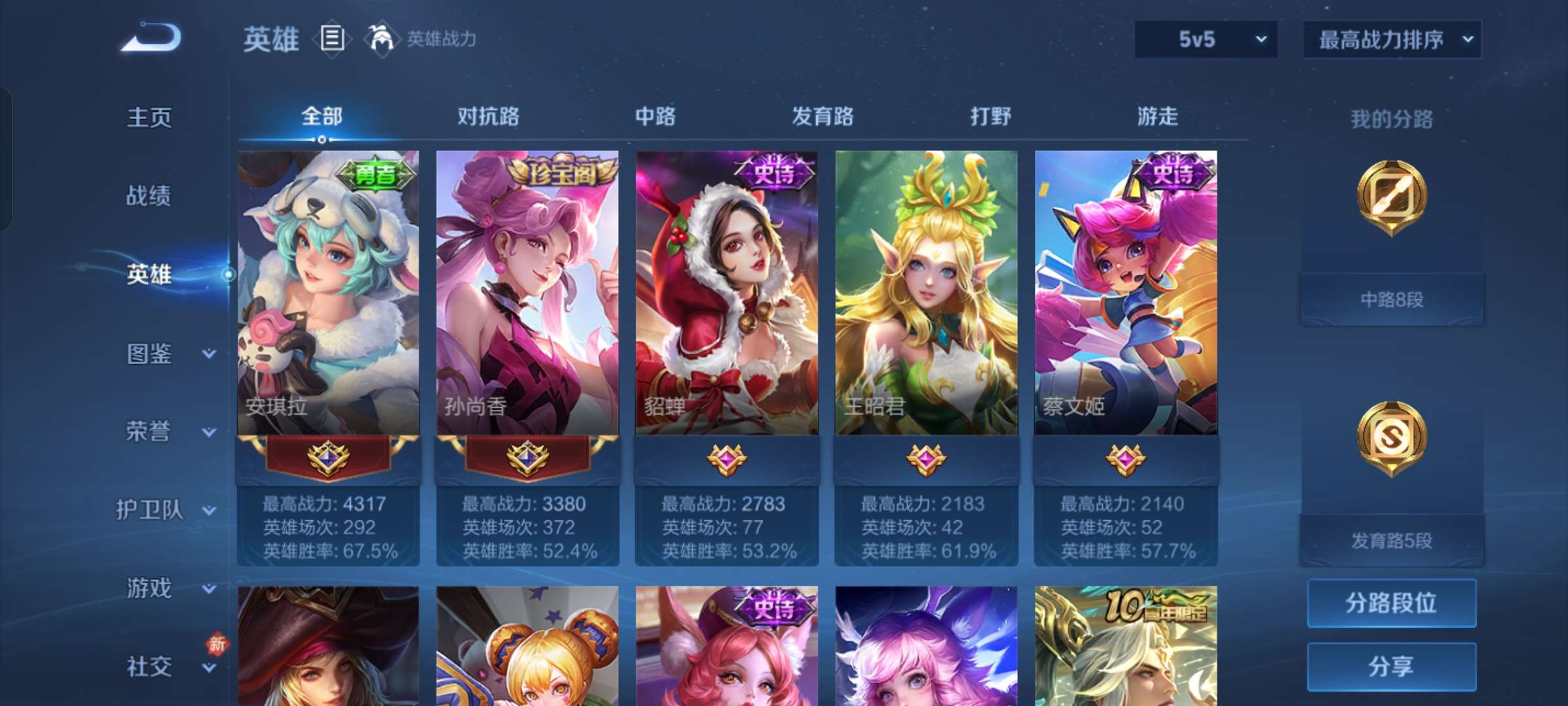Click the 英雄战力 helmet icon in the header
The image size is (1568, 706).
pos(381,39)
